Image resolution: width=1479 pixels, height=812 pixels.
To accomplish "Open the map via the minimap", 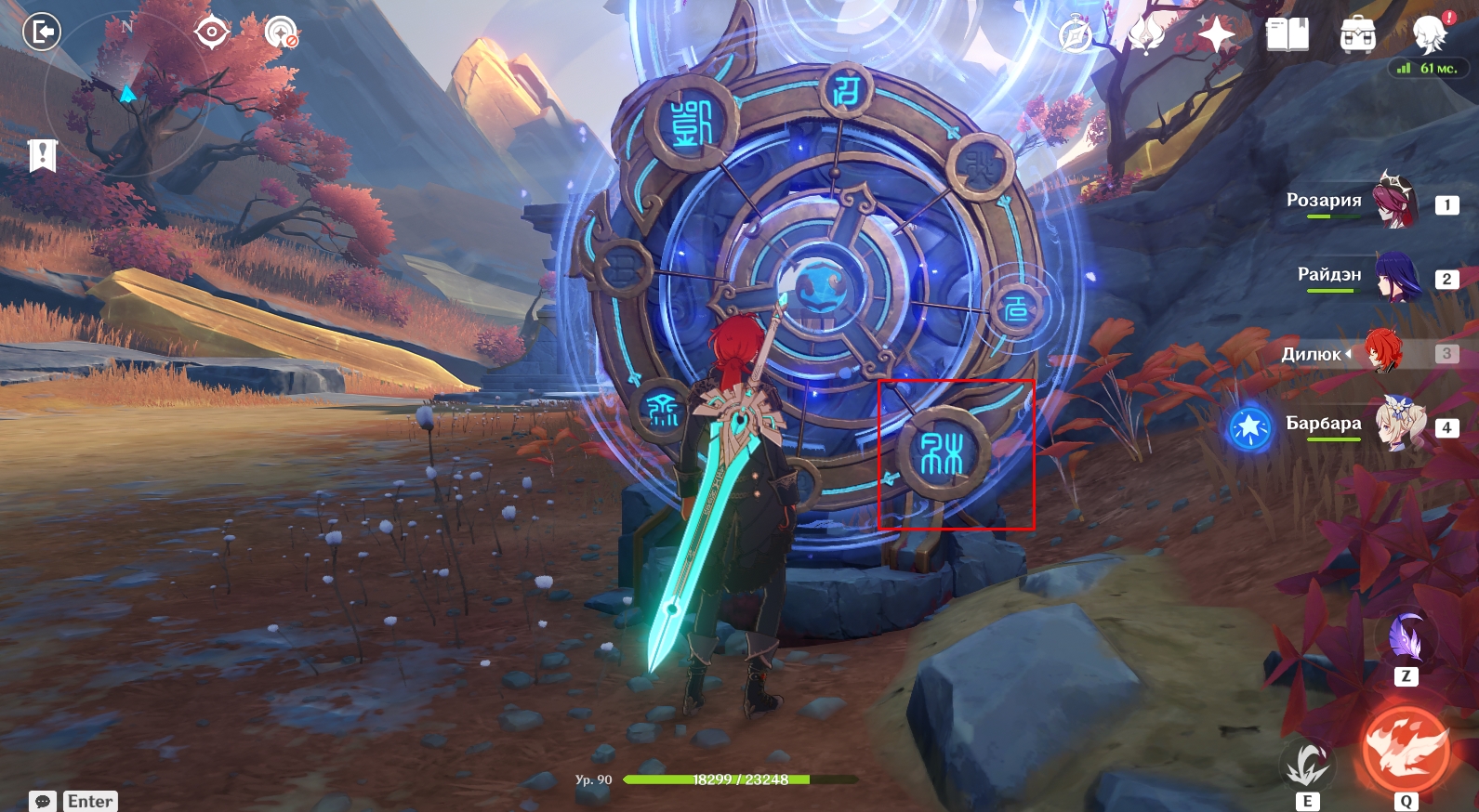I will [x=125, y=94].
